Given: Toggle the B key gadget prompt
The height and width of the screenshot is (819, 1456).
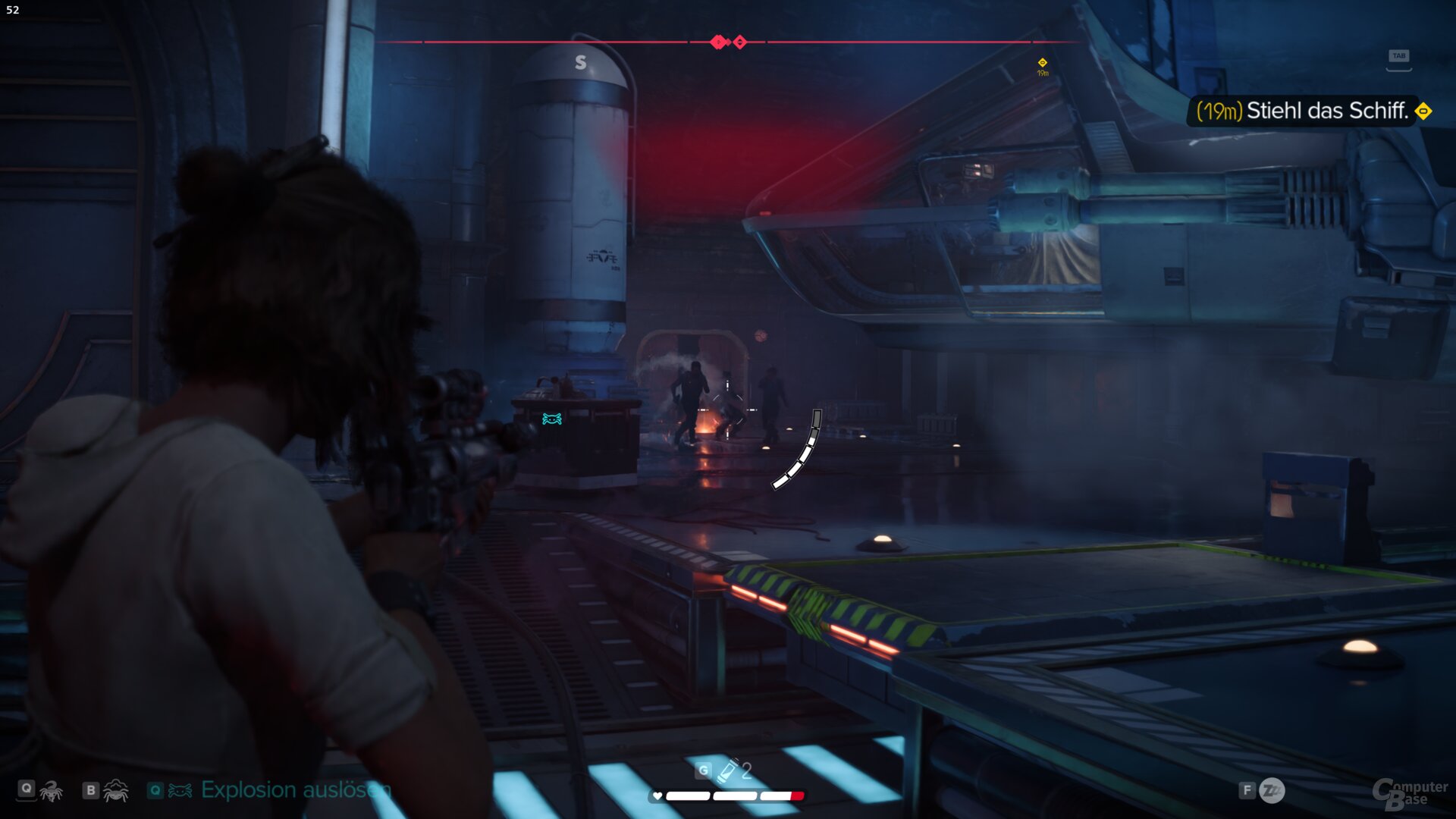Looking at the screenshot, I should pos(91,790).
